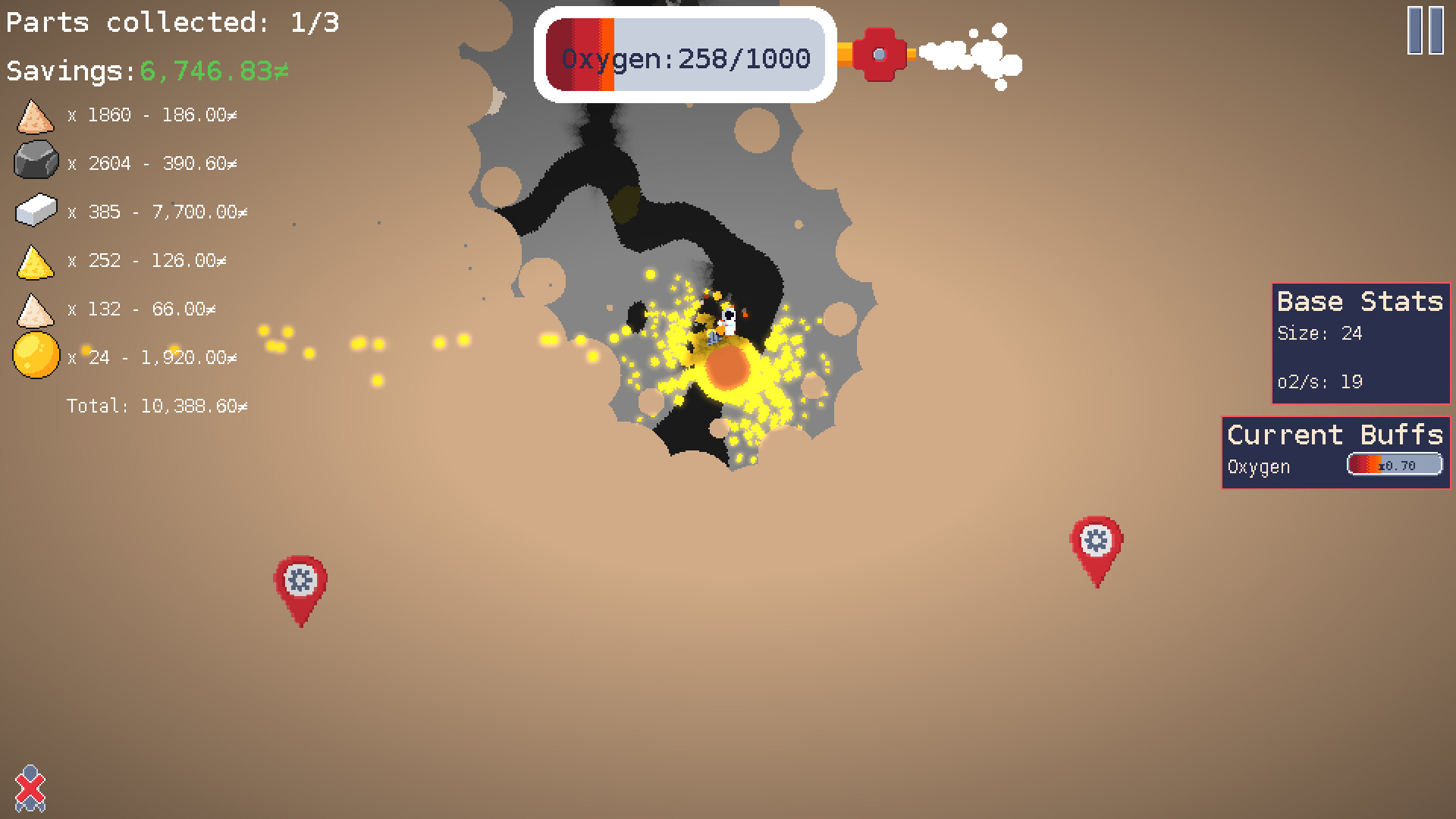
Task: Click the Oxygen buff multiplier bar
Action: 1394,463
